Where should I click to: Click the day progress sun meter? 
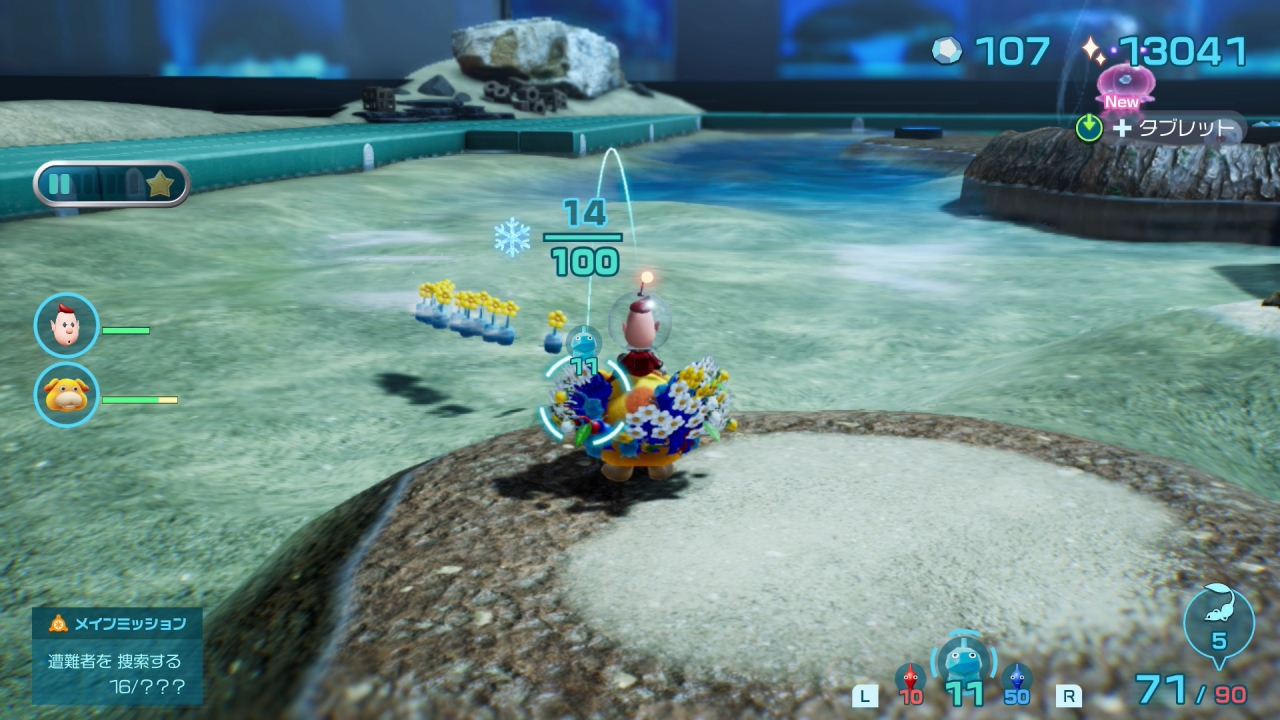click(112, 184)
